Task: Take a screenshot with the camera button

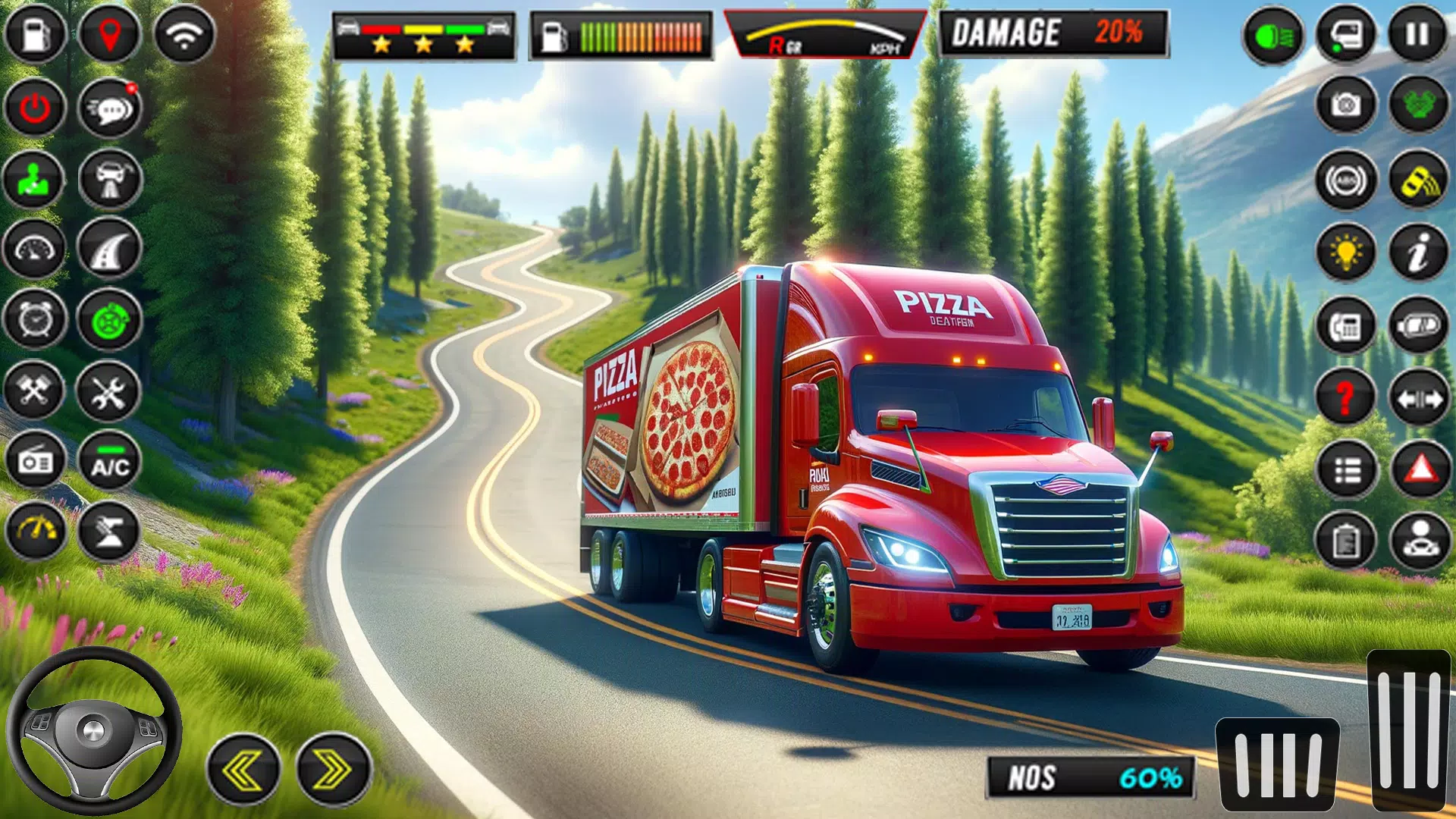Action: (x=1346, y=105)
